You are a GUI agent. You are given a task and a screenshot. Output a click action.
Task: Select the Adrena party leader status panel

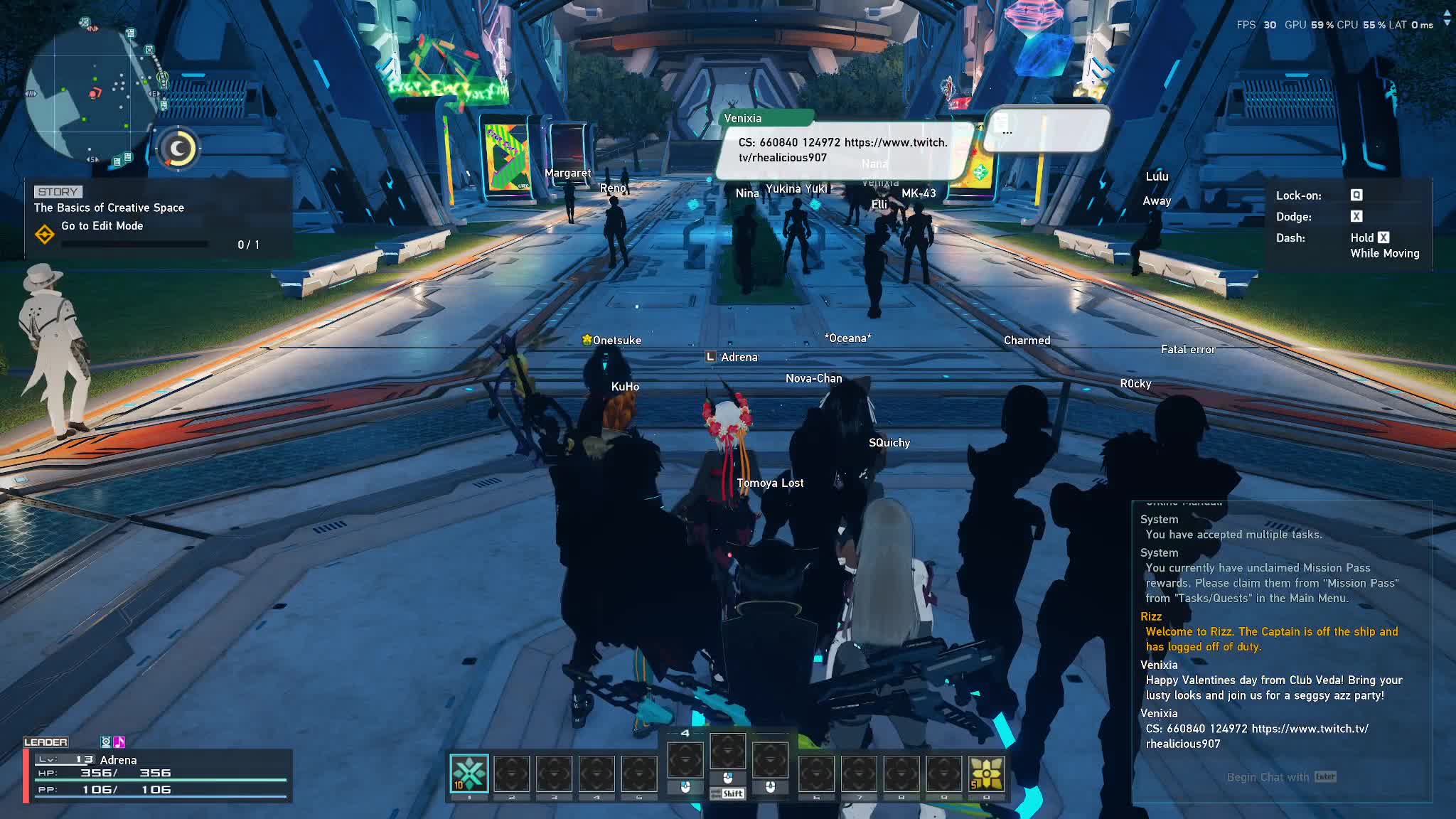[158, 775]
